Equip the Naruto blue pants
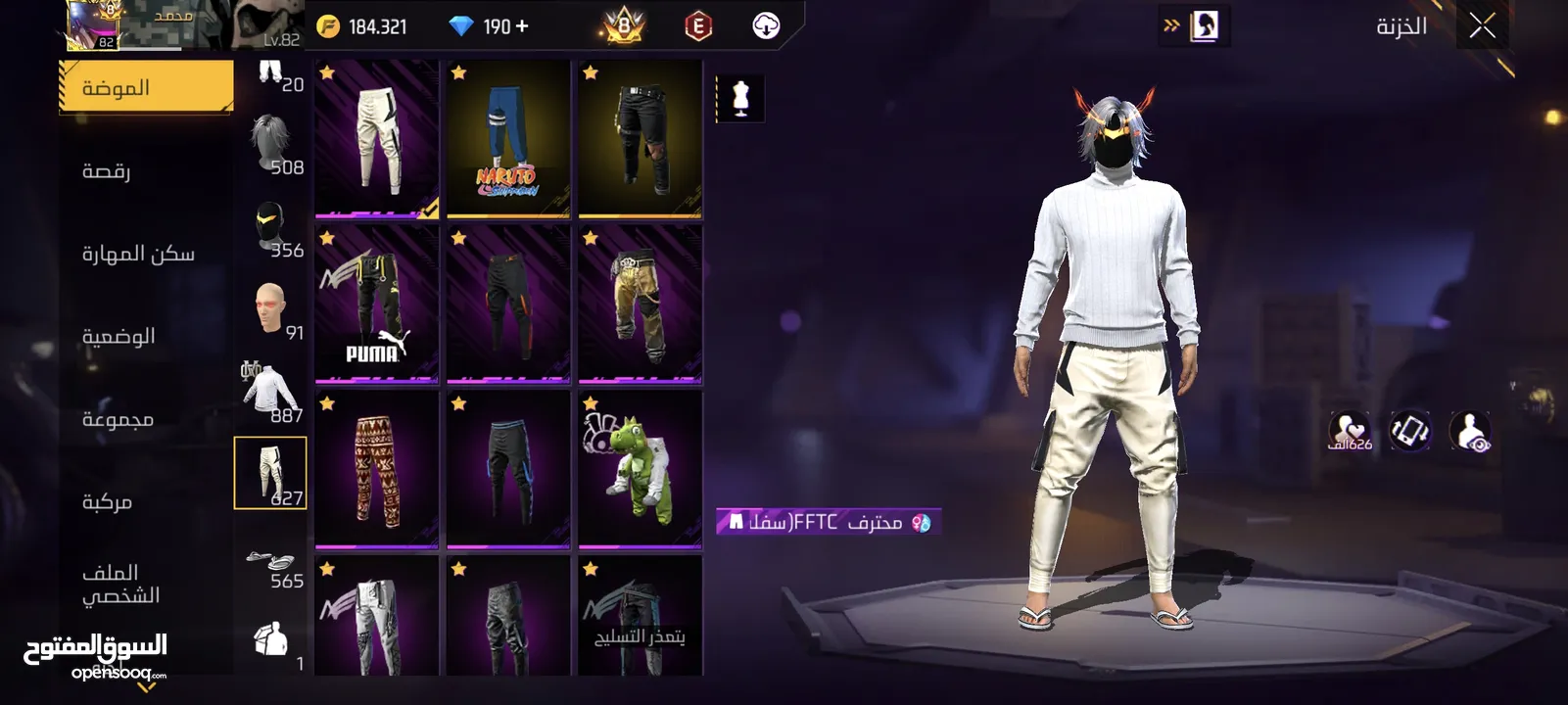 [x=507, y=139]
